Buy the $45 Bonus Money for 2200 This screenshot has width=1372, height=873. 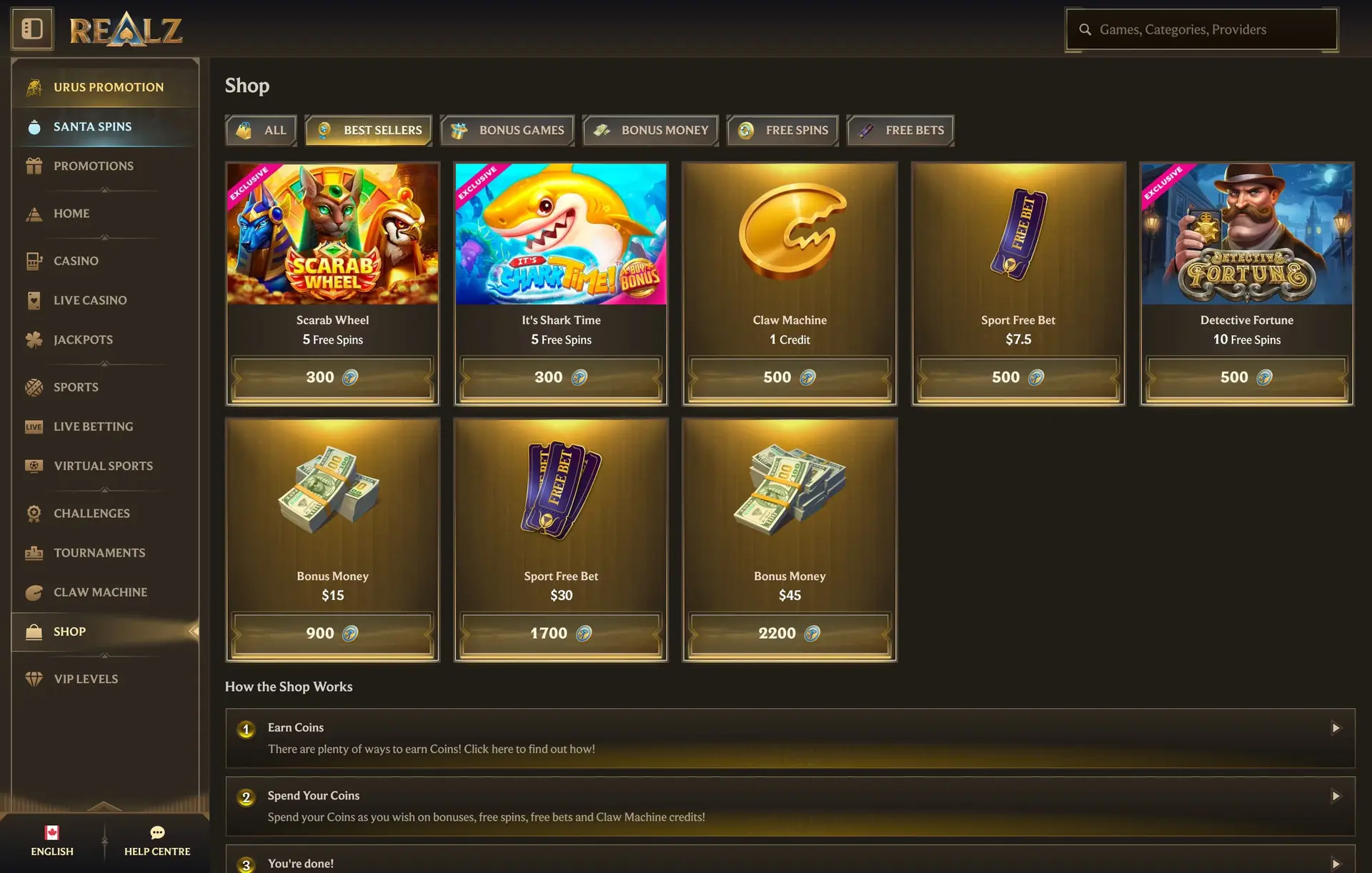point(789,633)
